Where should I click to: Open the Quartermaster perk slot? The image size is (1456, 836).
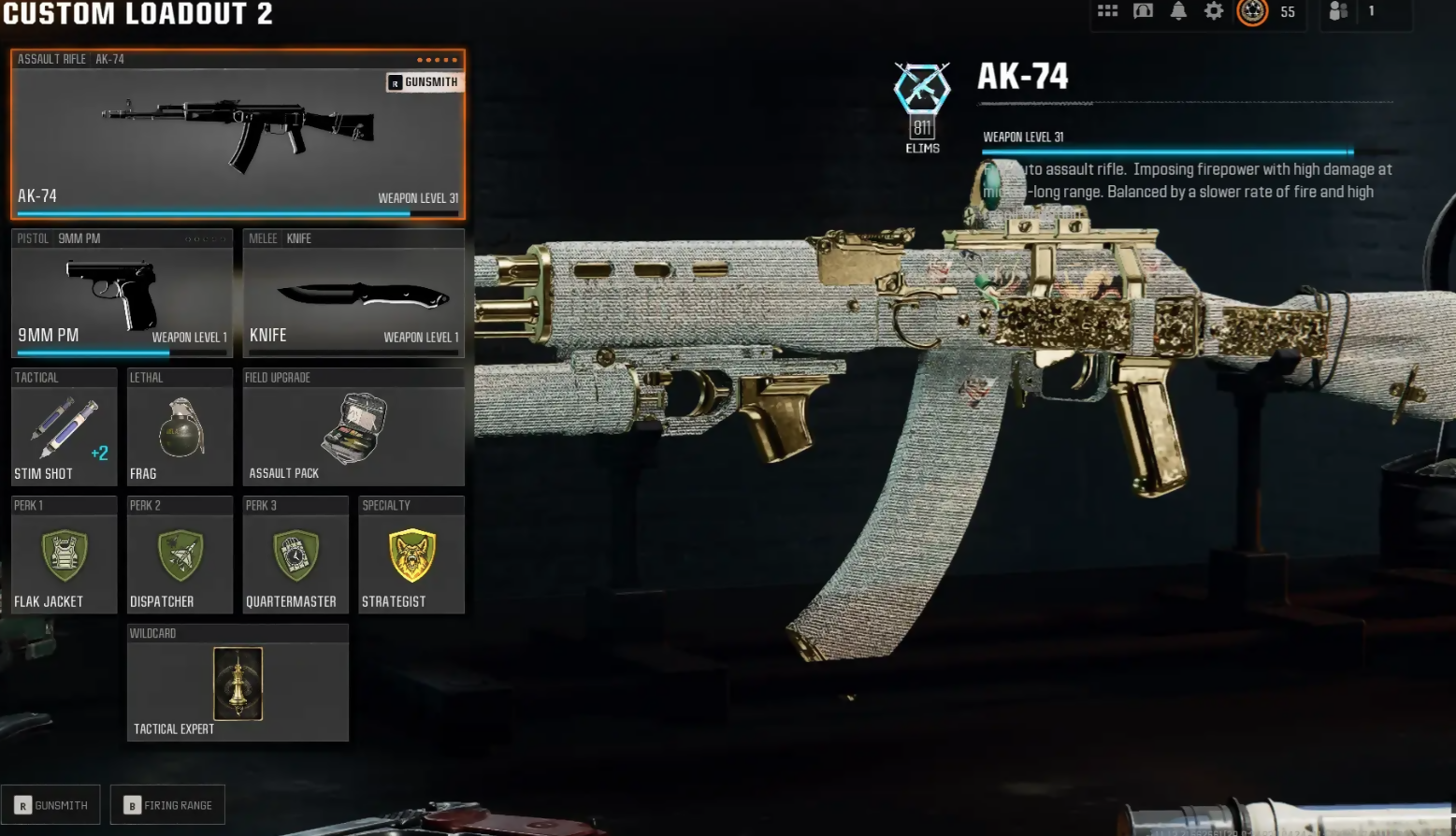click(296, 555)
